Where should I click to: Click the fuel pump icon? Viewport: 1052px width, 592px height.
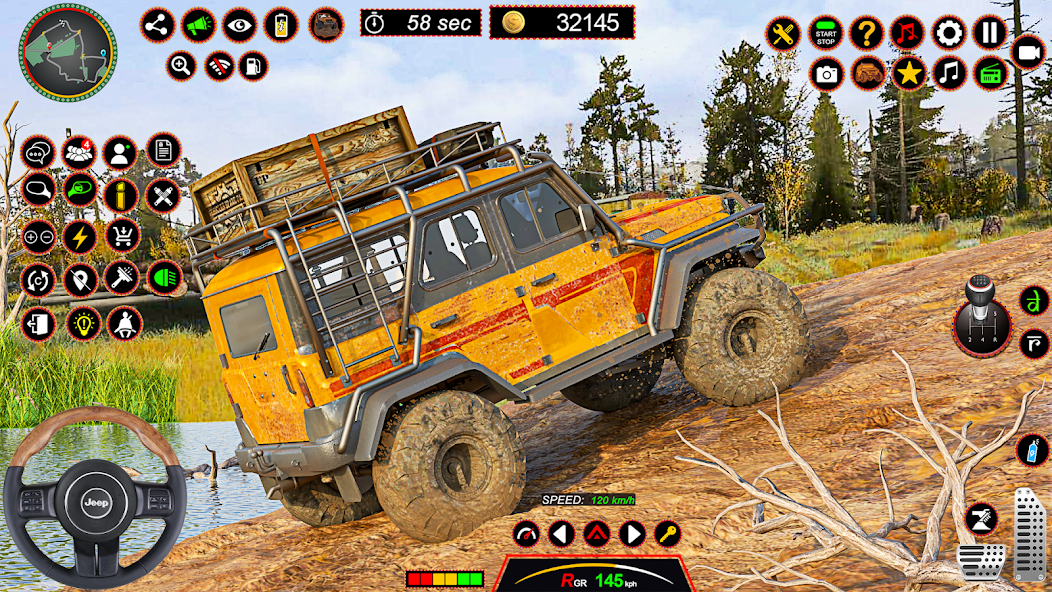(255, 67)
